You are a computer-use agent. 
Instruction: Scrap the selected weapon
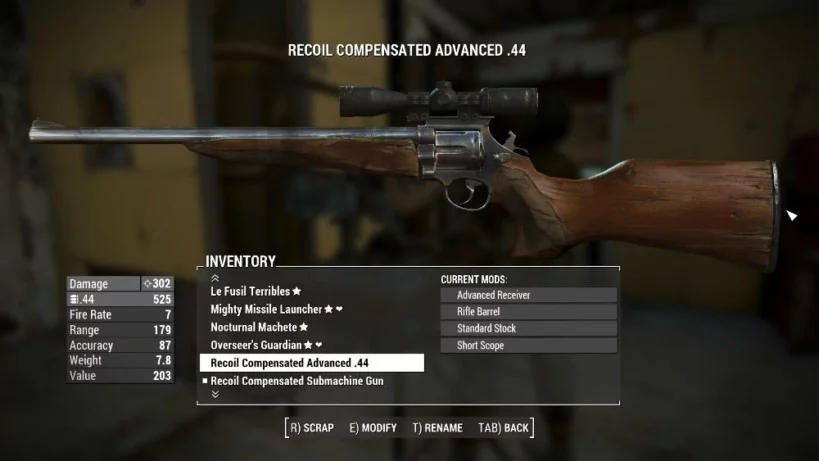pyautogui.click(x=311, y=428)
